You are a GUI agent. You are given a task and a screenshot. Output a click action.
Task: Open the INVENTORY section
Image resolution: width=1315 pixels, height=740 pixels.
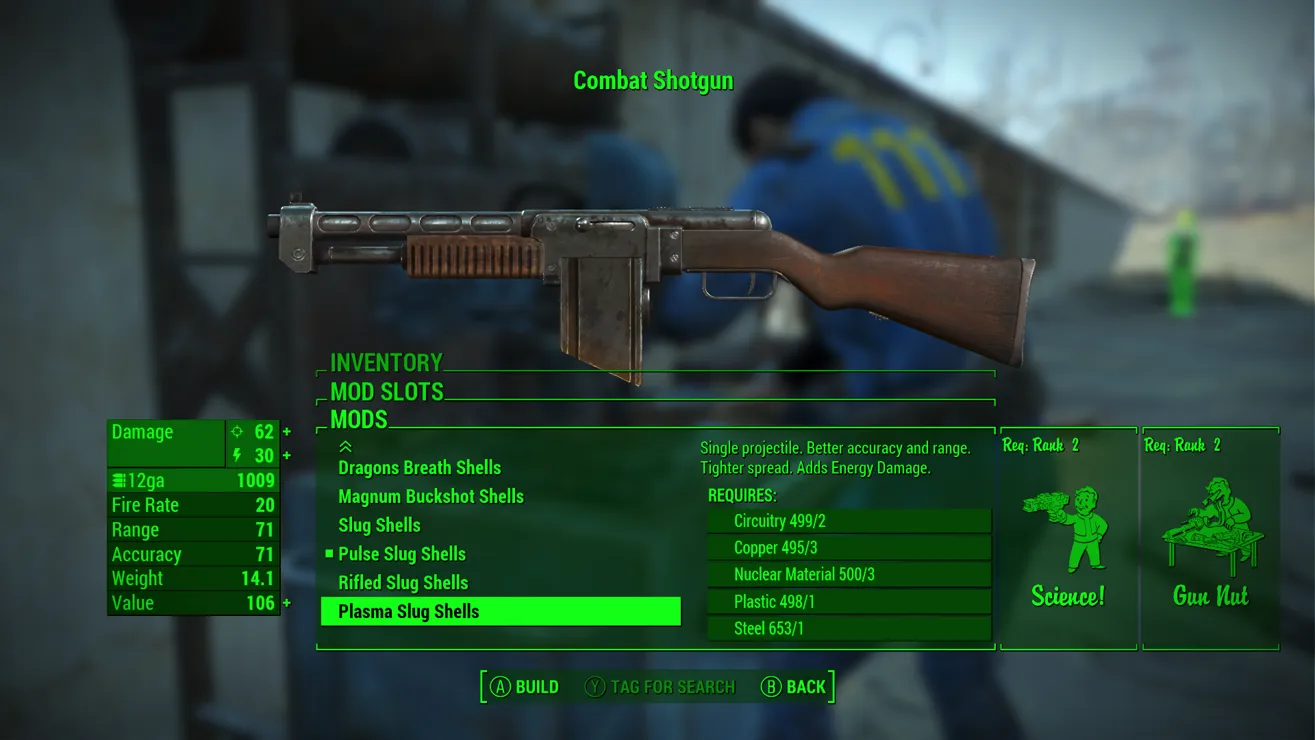(x=386, y=363)
